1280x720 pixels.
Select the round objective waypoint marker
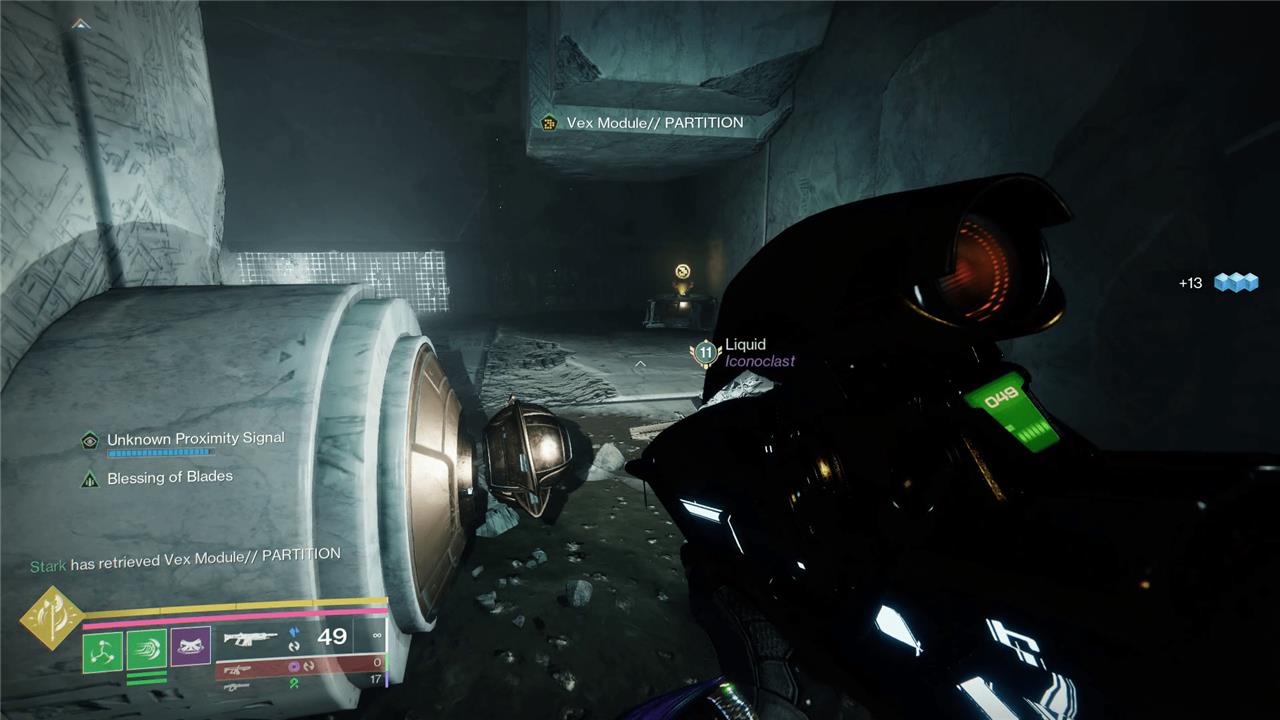tap(683, 271)
